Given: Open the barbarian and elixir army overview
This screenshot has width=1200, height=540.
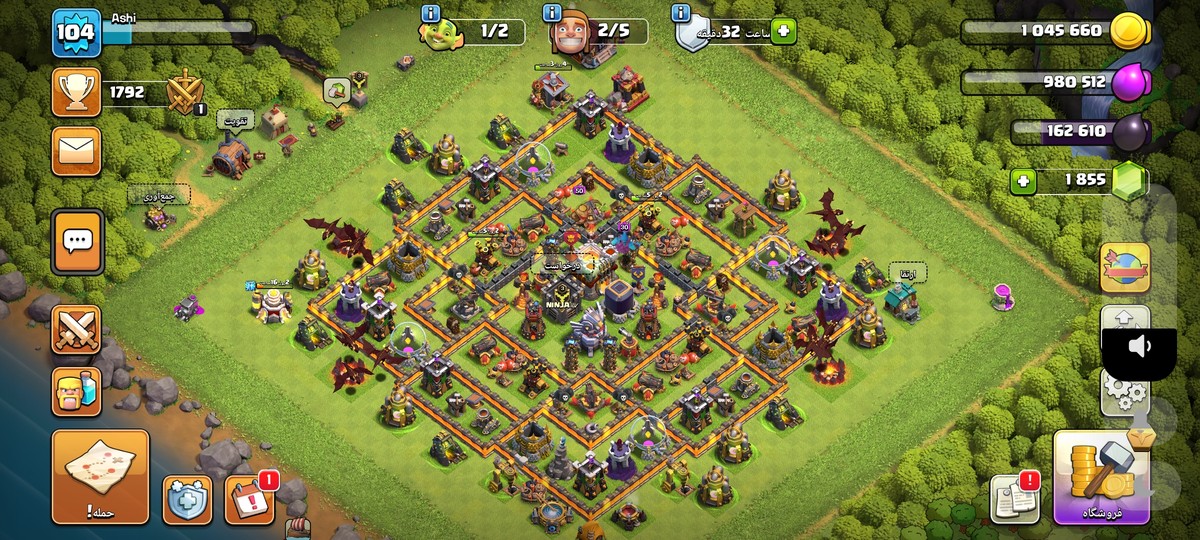Looking at the screenshot, I should pos(76,391).
